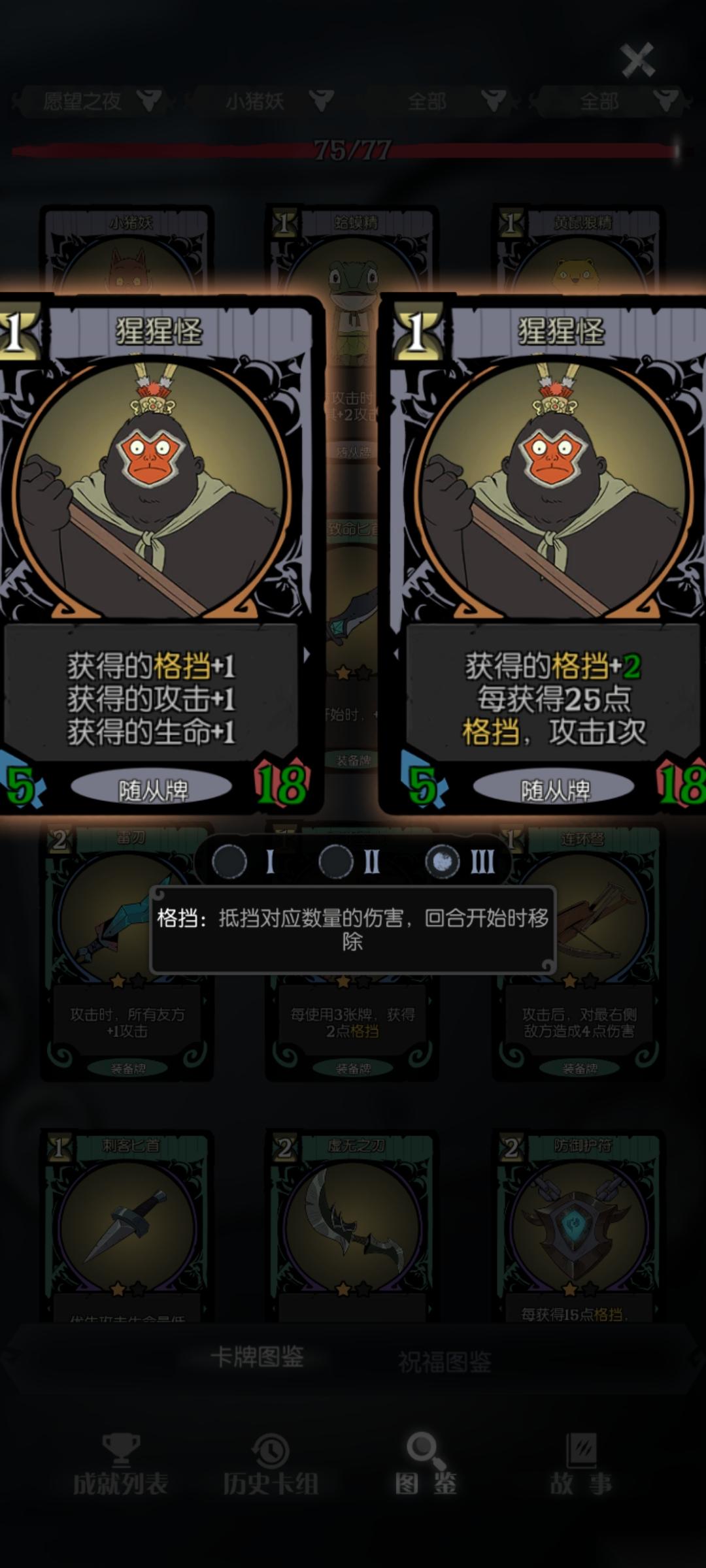Switch to the 卡牌图鉴 tab
The height and width of the screenshot is (1568, 706).
click(x=257, y=1357)
